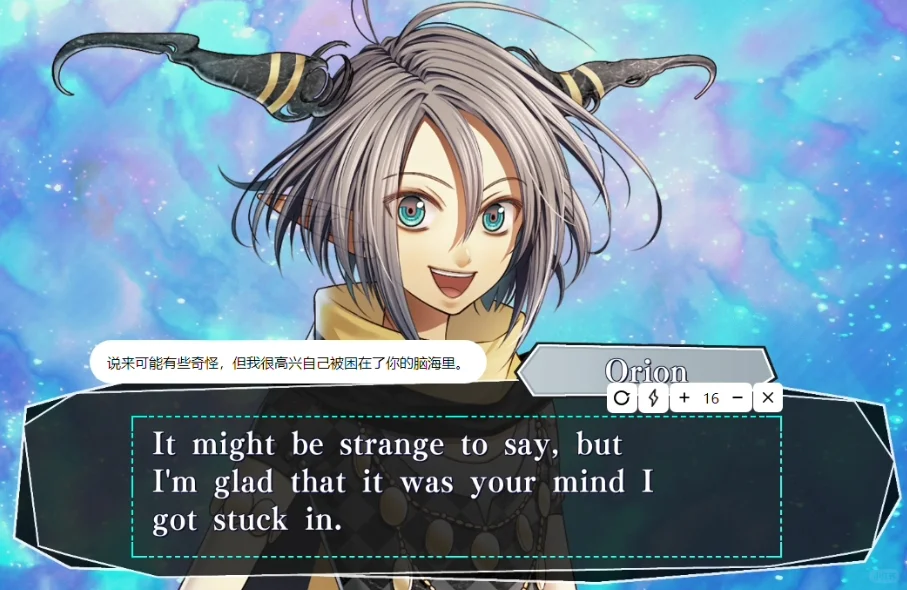
Task: Decrease overlay font size with minus
Action: (x=738, y=398)
